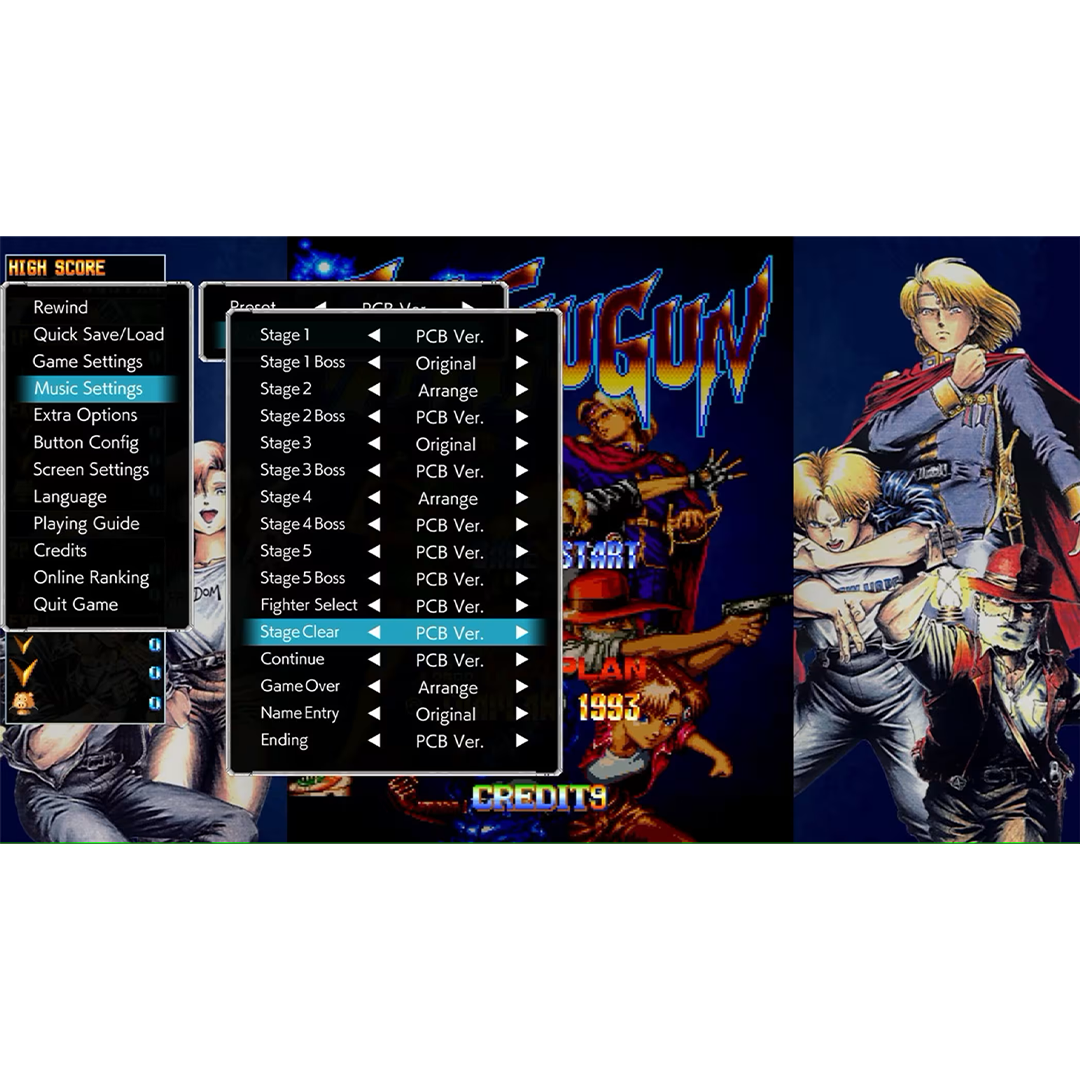Change Name Entry music with right arrow
The height and width of the screenshot is (1080, 1080).
tap(522, 714)
